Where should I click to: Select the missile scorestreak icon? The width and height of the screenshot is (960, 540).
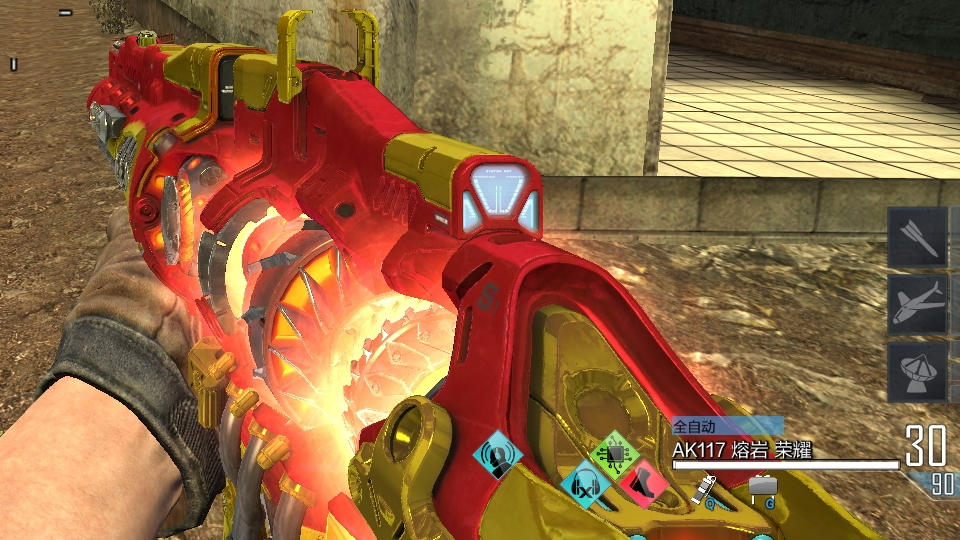[x=917, y=236]
